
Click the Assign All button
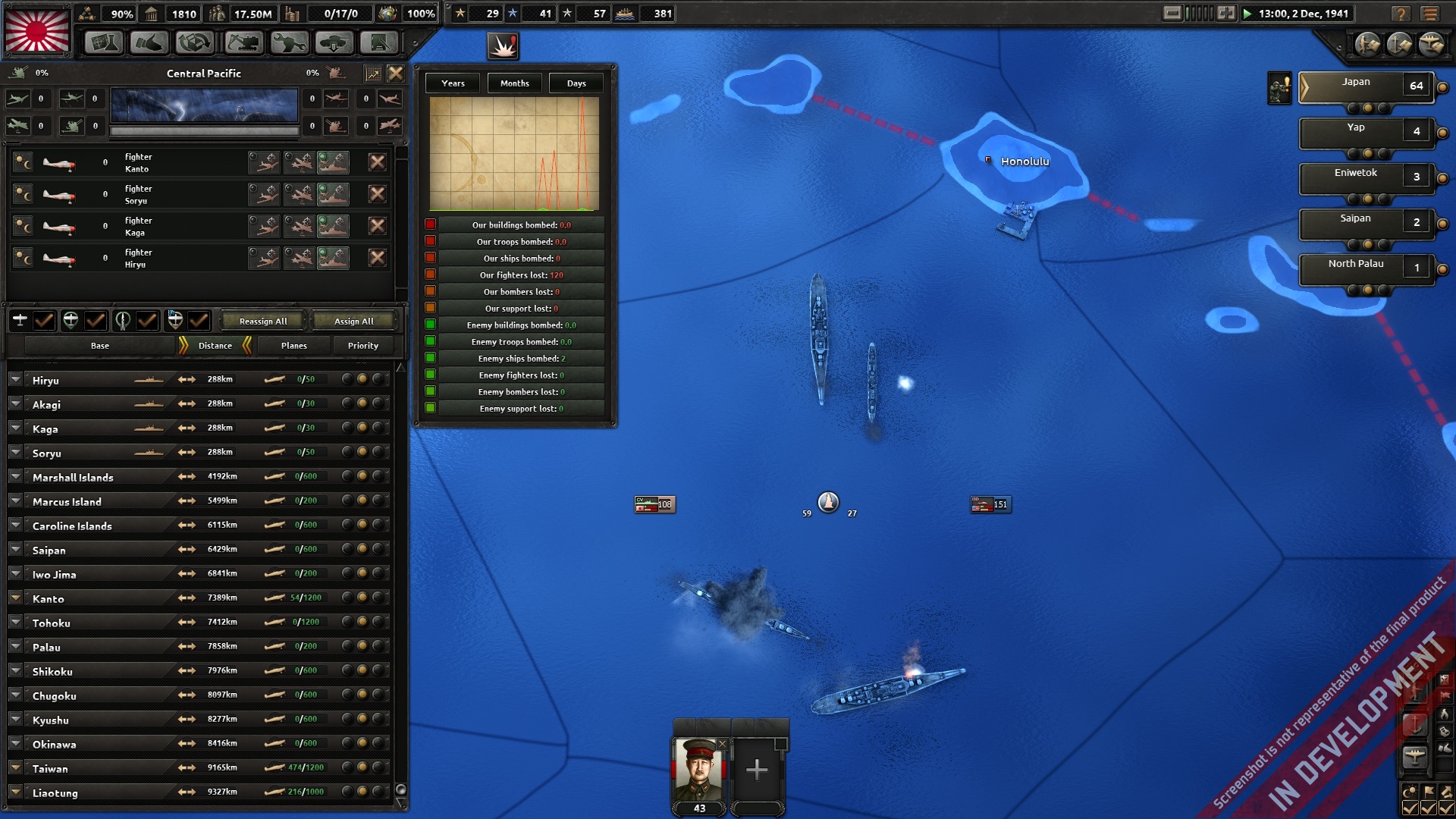coord(353,322)
